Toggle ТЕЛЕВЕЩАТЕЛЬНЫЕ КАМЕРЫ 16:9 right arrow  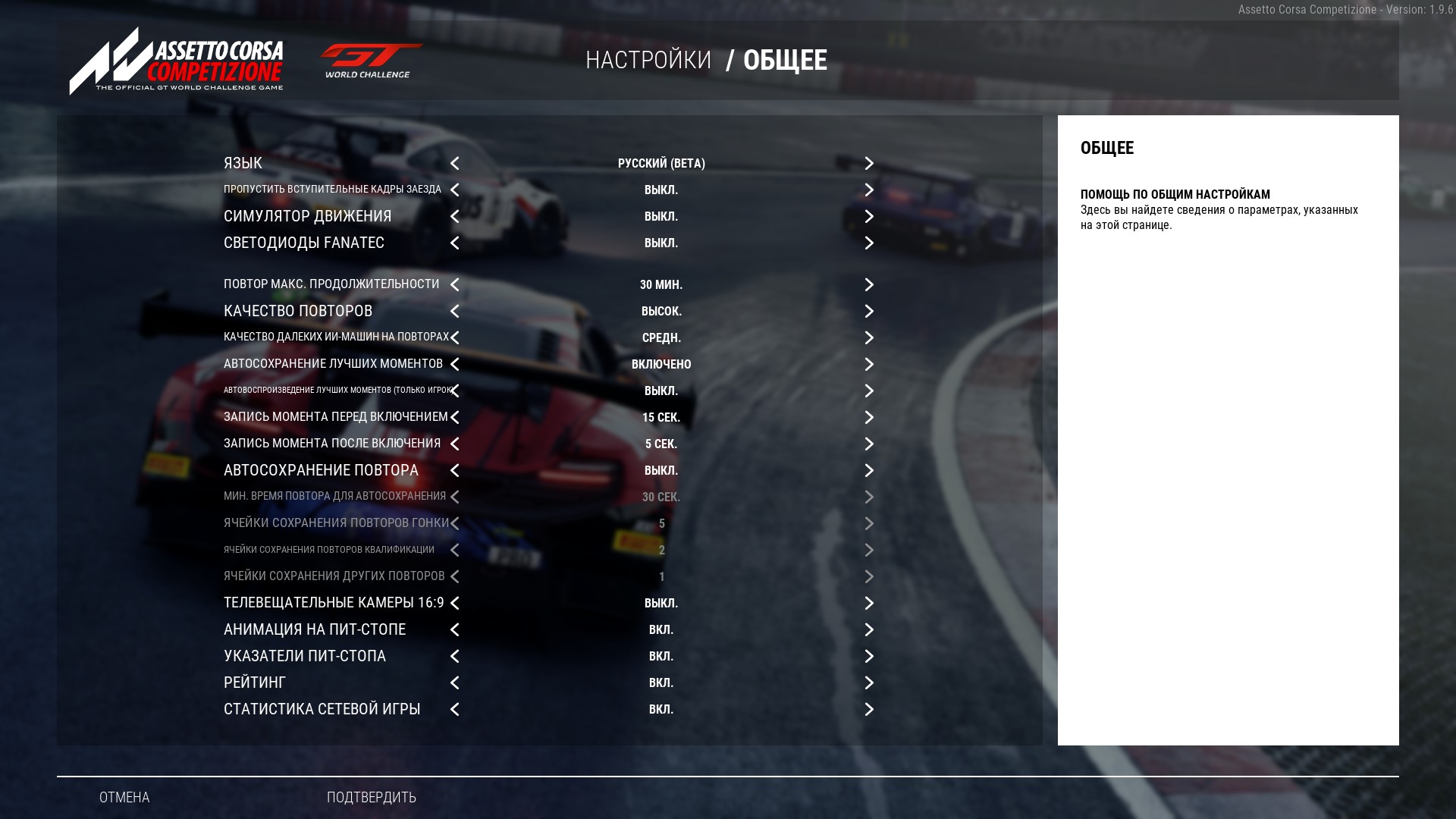869,604
